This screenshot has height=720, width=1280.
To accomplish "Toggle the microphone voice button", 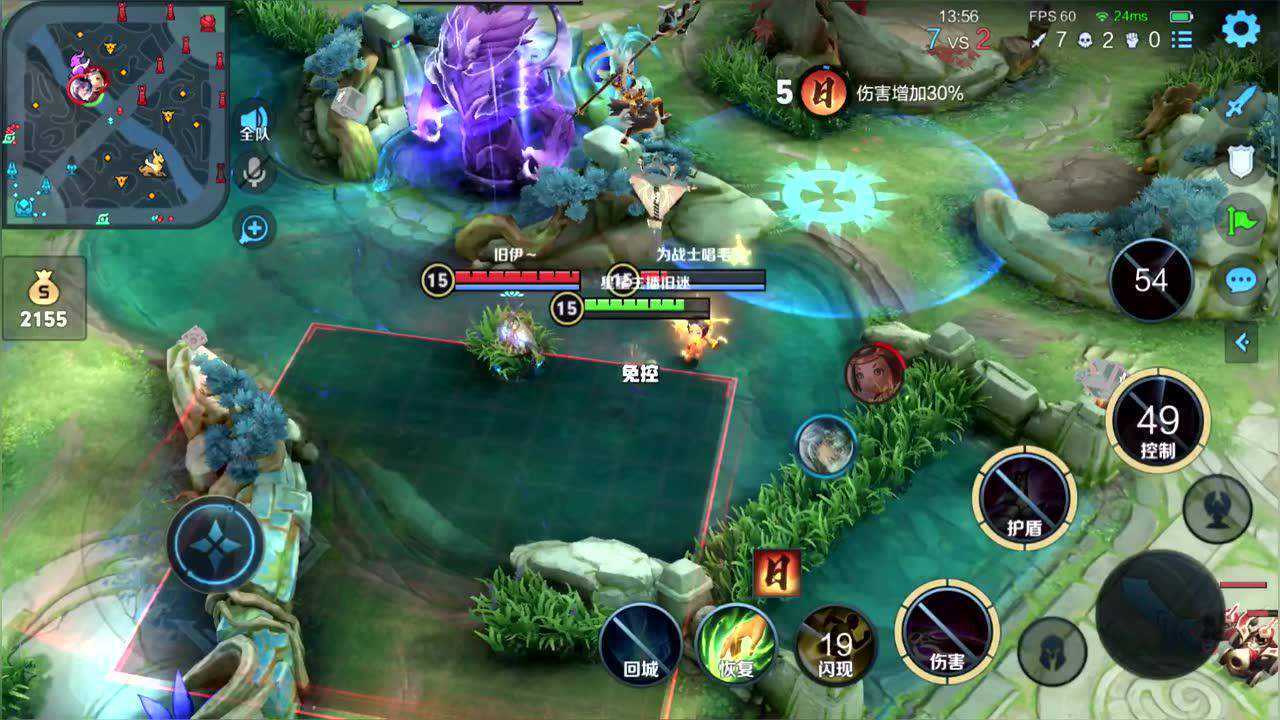I will (255, 173).
